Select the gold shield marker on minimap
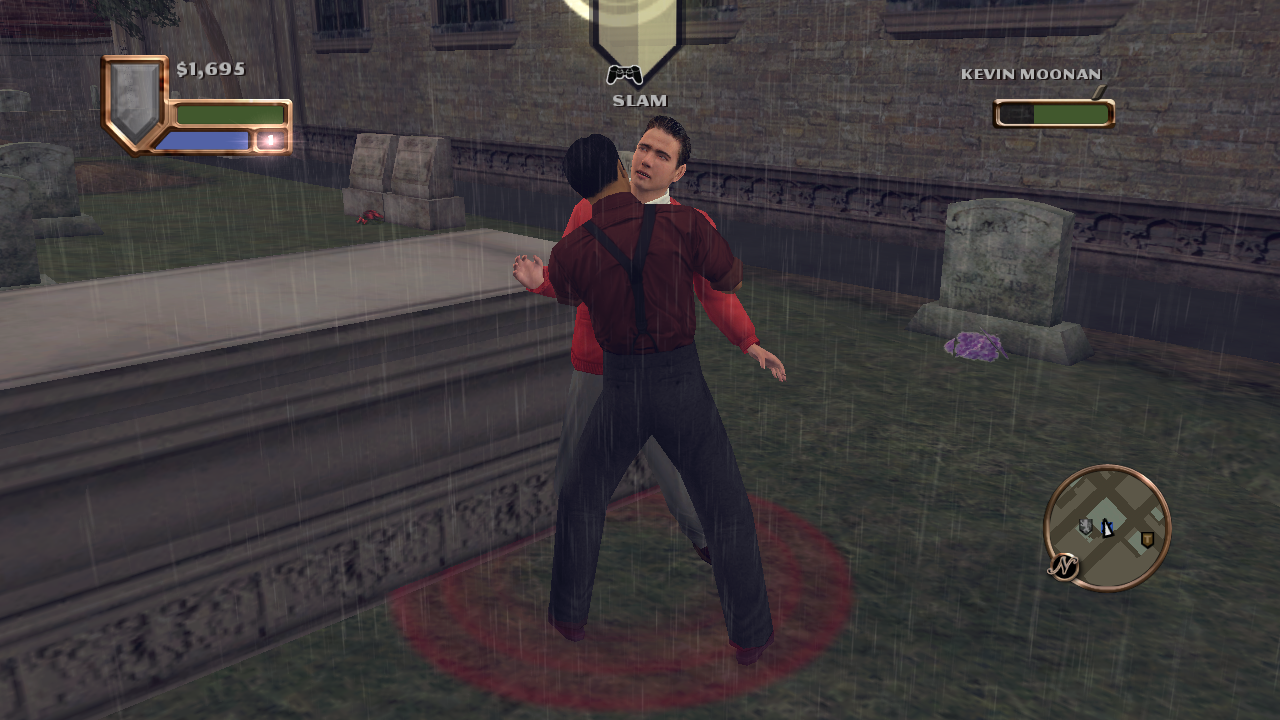1280x720 pixels. tap(1147, 539)
